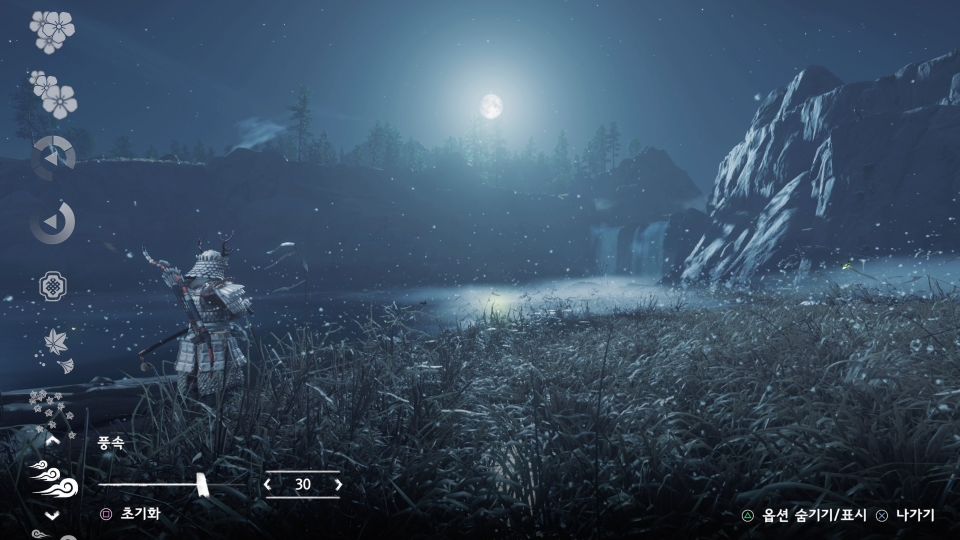
Task: Toggle options with 옵션 숨기기/표시
Action: 813,516
